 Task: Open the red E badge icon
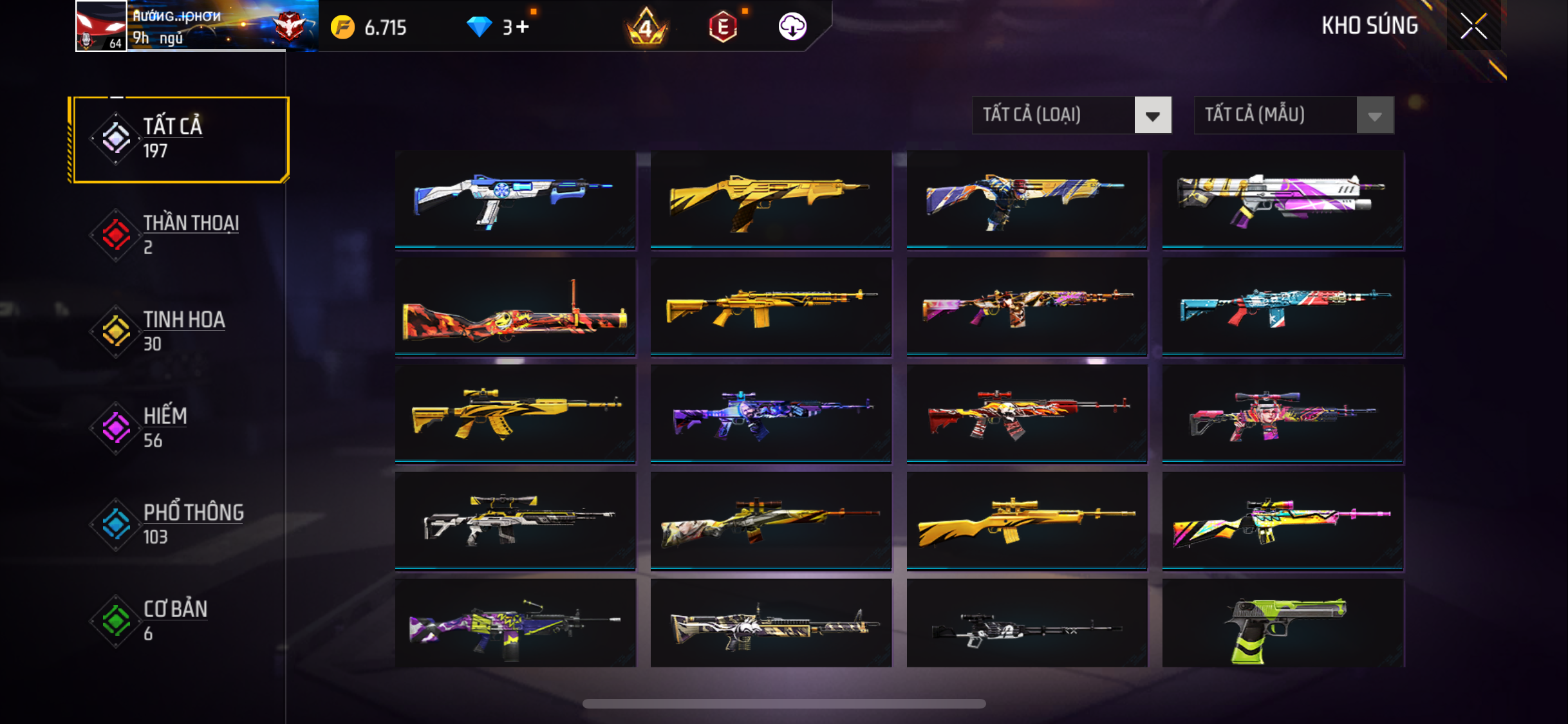723,27
